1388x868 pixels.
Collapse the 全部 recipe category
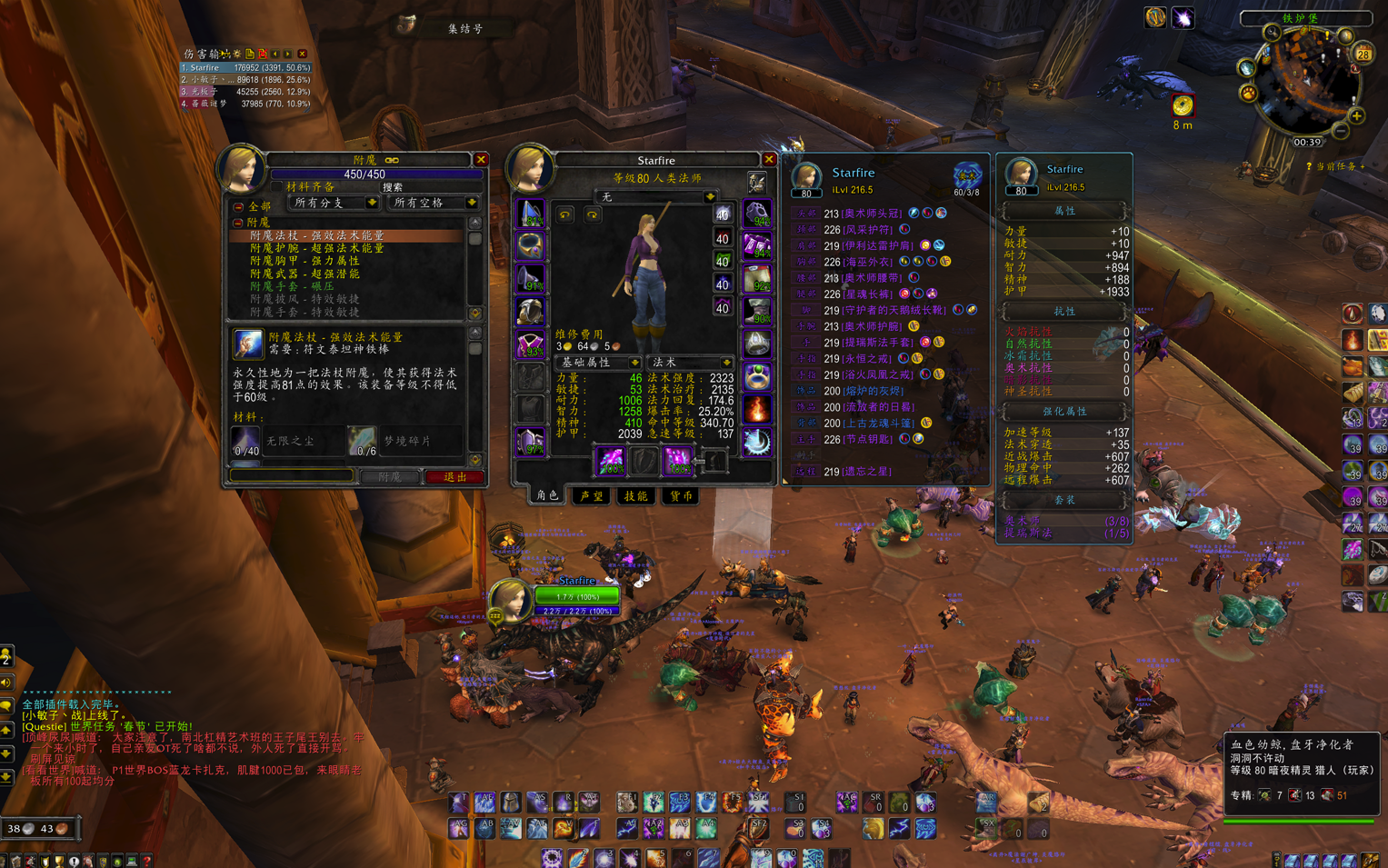[239, 207]
